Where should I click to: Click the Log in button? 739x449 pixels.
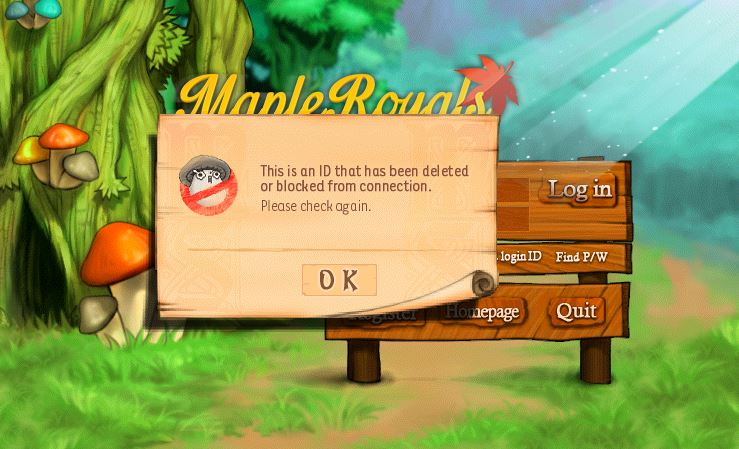tap(579, 188)
